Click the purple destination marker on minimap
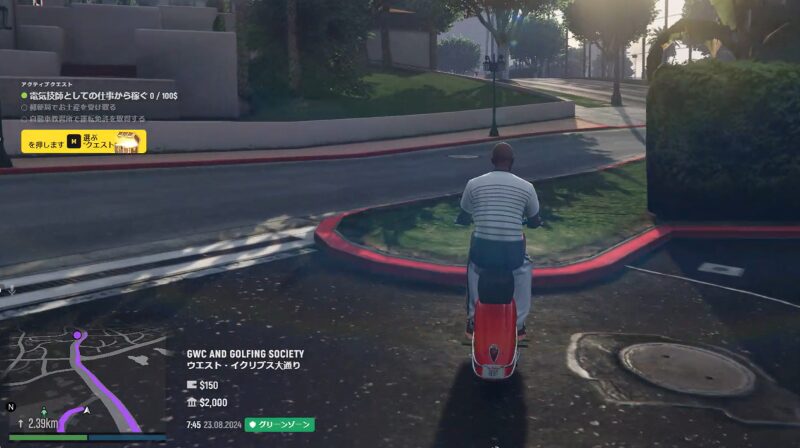Screen dimensions: 800x448 click(78, 335)
